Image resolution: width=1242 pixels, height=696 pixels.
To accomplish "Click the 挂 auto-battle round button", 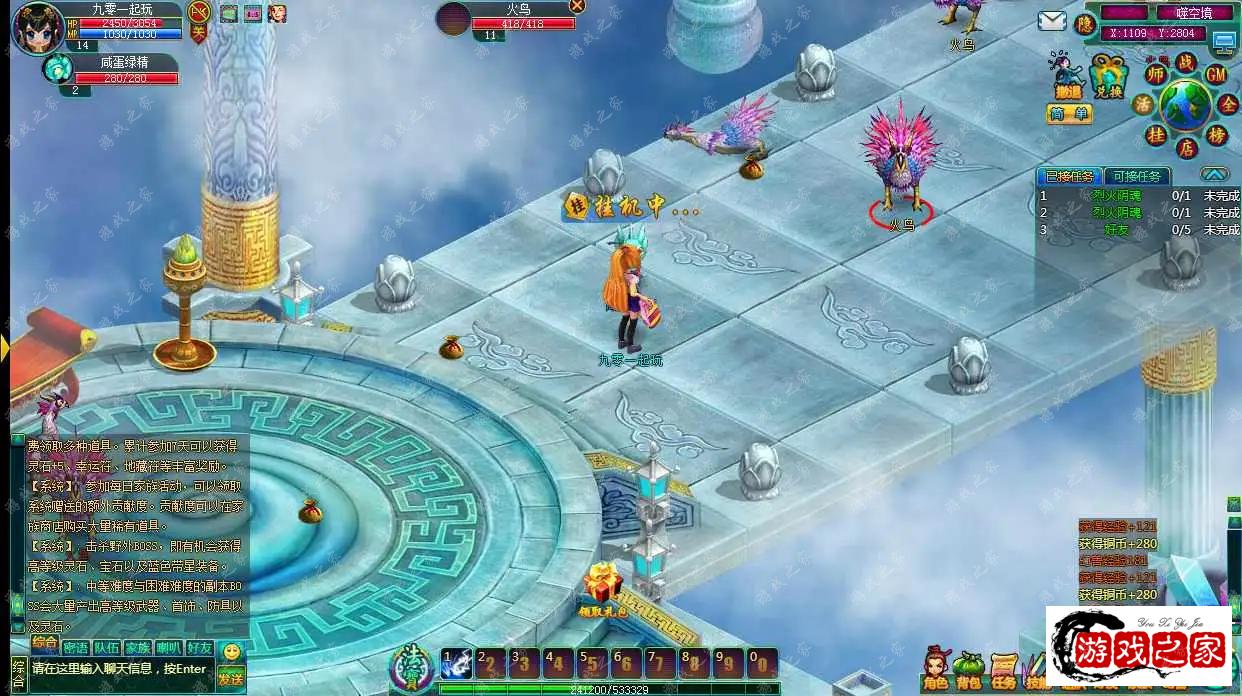I will [x=1156, y=135].
